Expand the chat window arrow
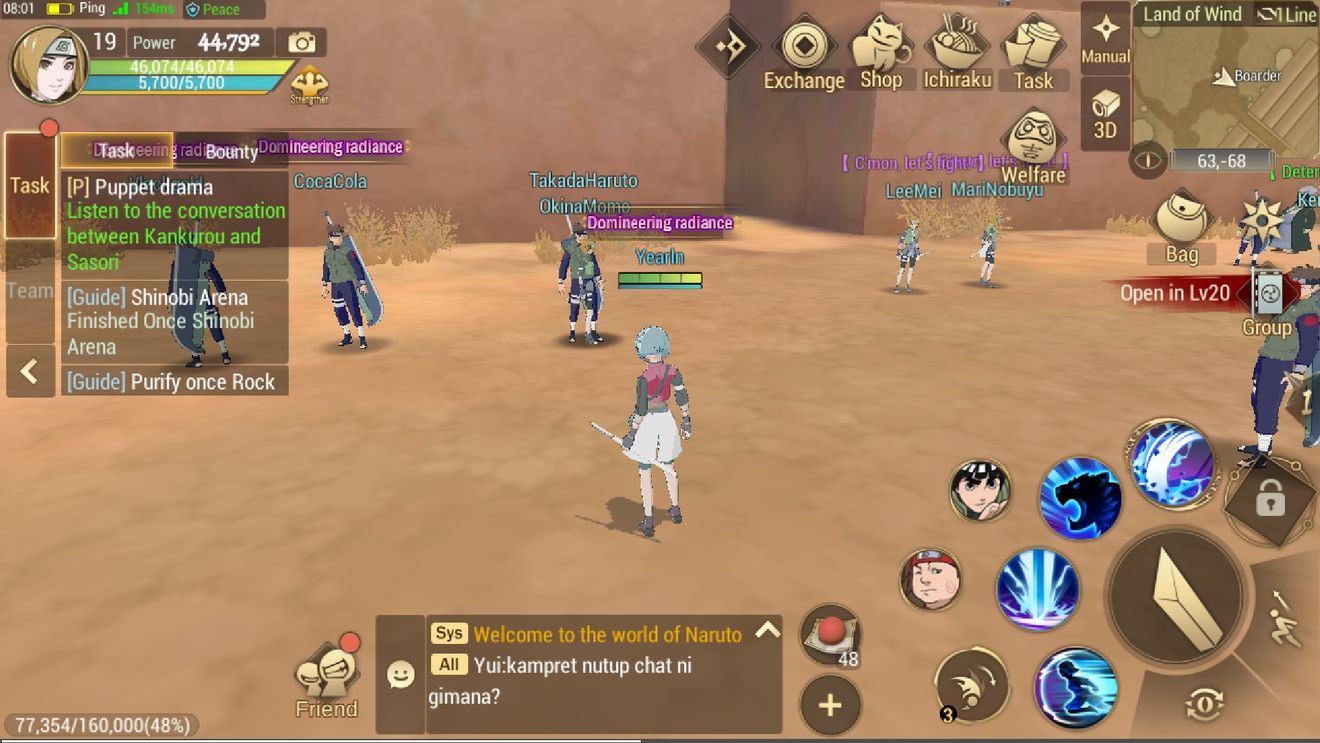The image size is (1320, 743). point(767,630)
